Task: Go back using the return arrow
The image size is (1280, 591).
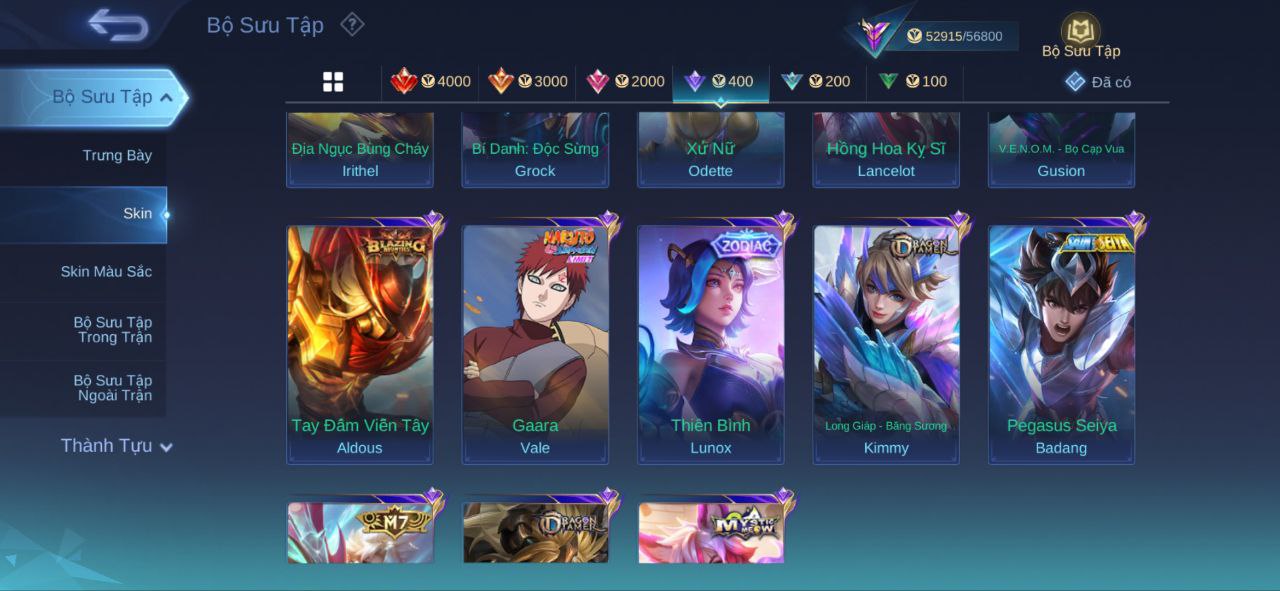Action: 118,25
